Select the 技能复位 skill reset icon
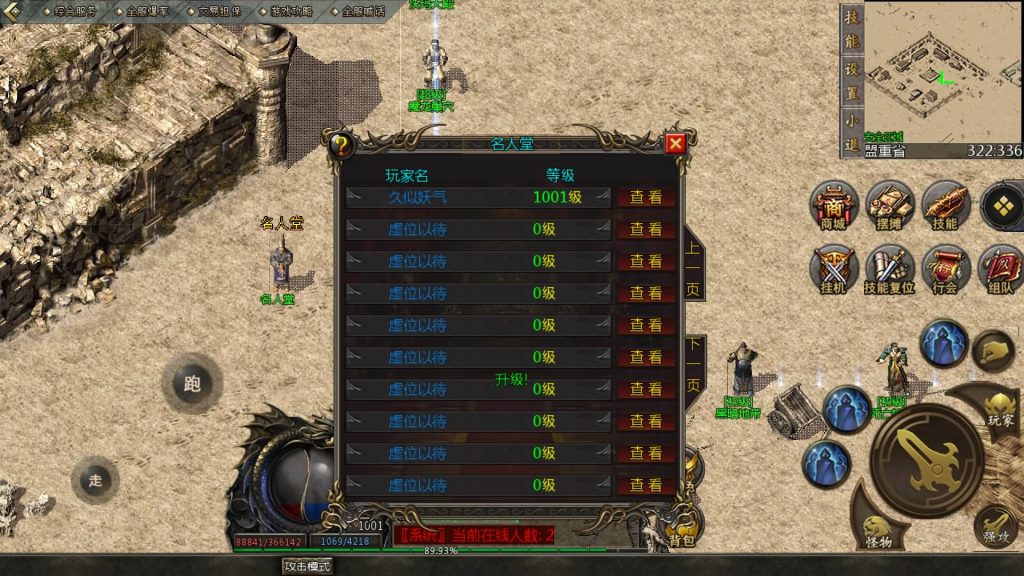The height and width of the screenshot is (576, 1024). point(889,268)
